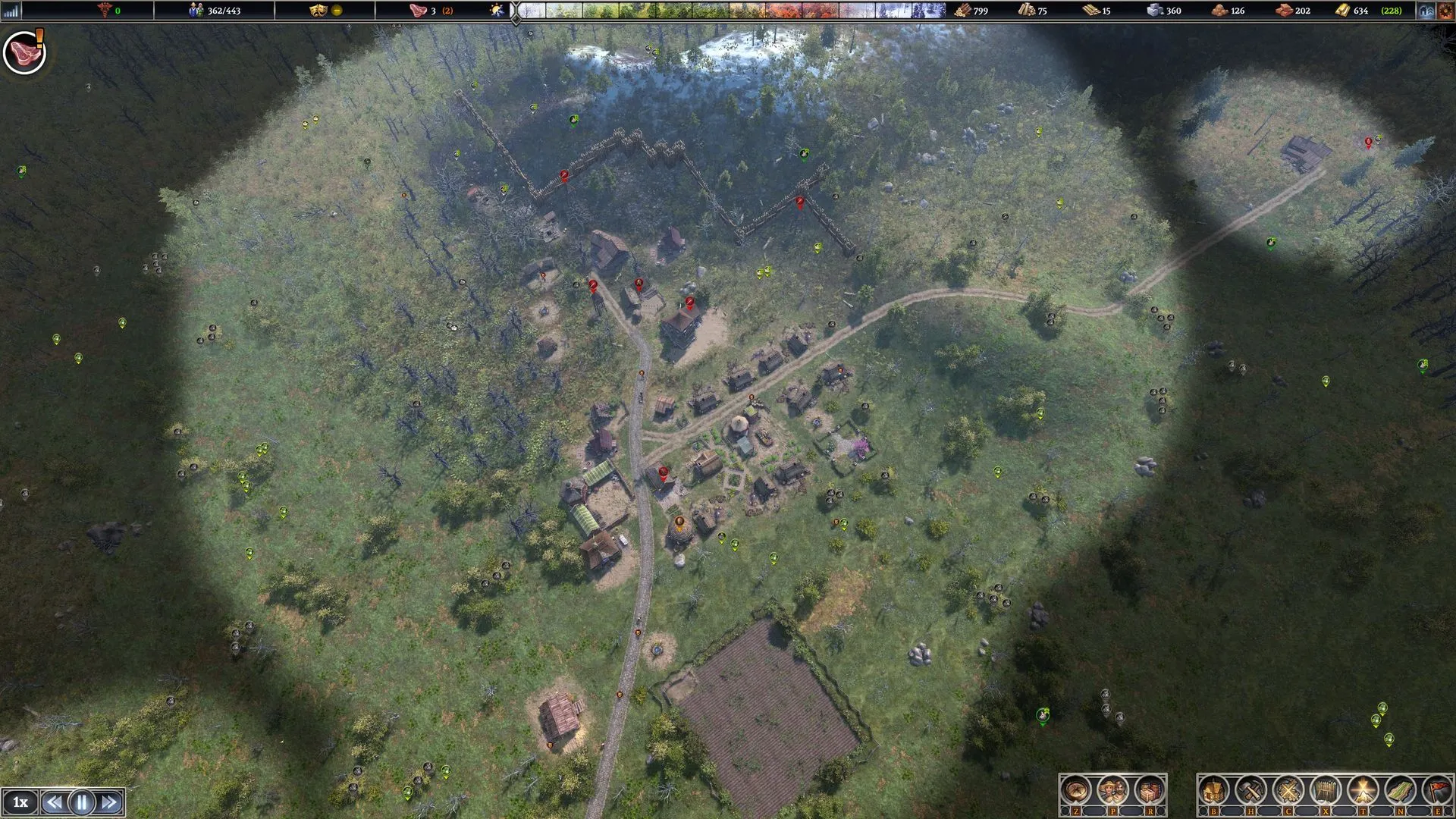
Task: Choose the wooden palisade wall tool
Action: coord(1325,791)
